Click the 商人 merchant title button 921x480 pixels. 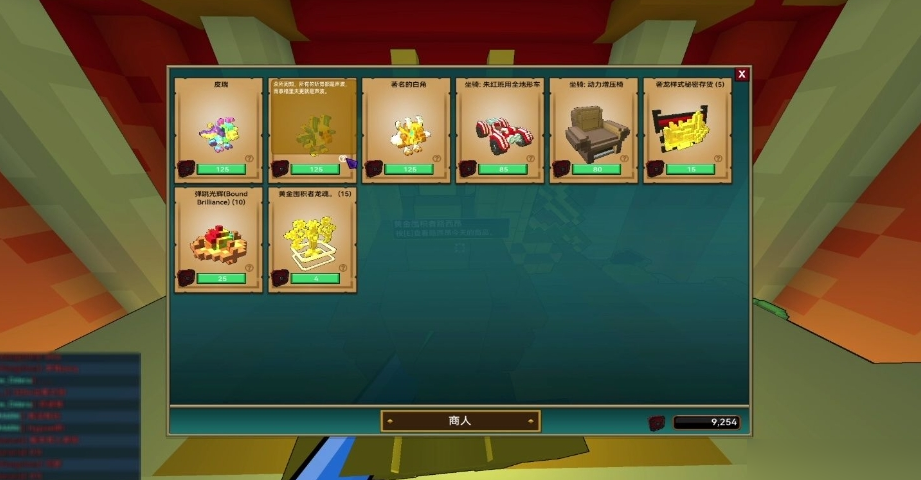(x=460, y=421)
